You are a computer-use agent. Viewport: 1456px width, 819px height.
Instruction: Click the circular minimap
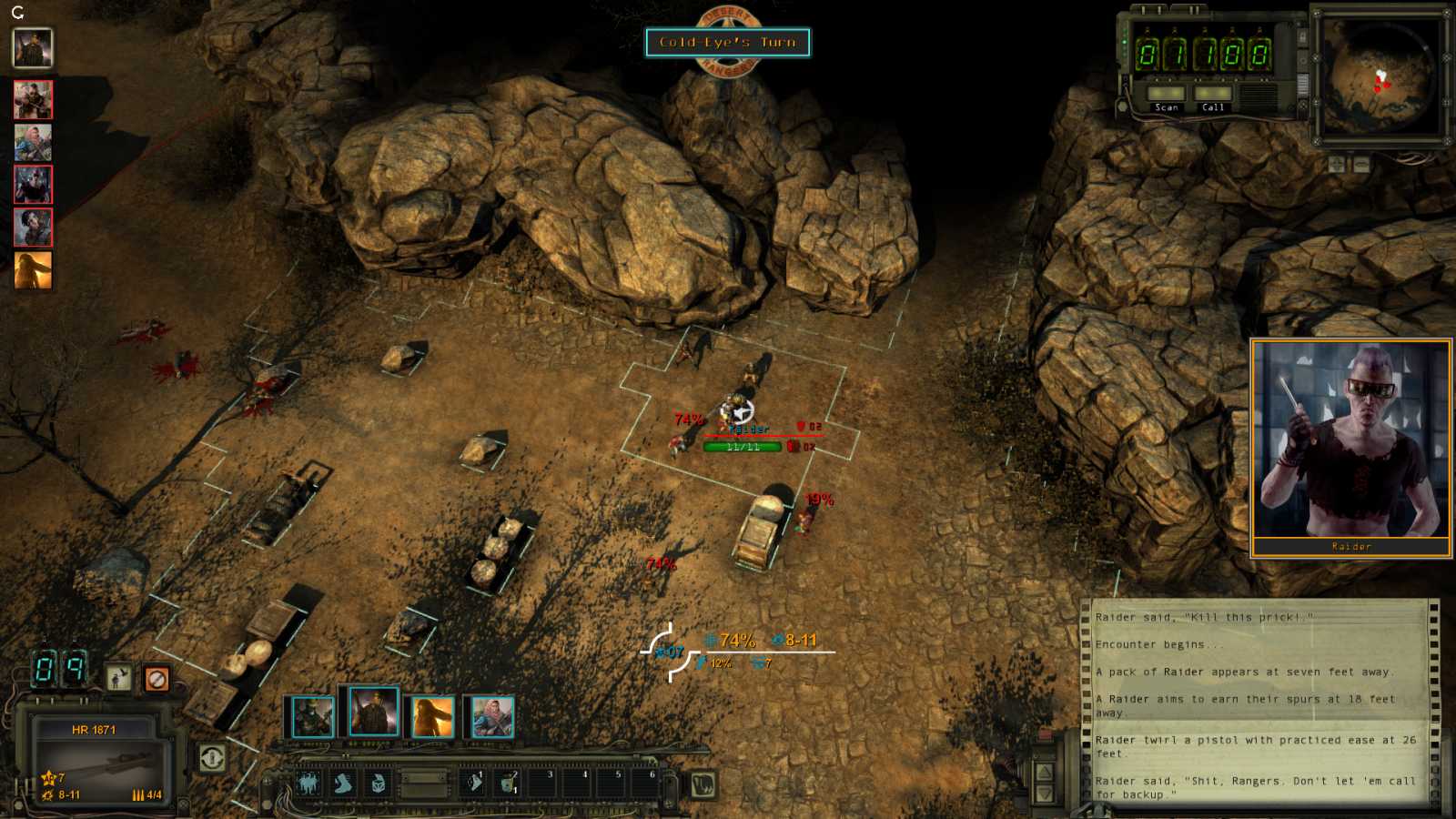click(x=1380, y=75)
